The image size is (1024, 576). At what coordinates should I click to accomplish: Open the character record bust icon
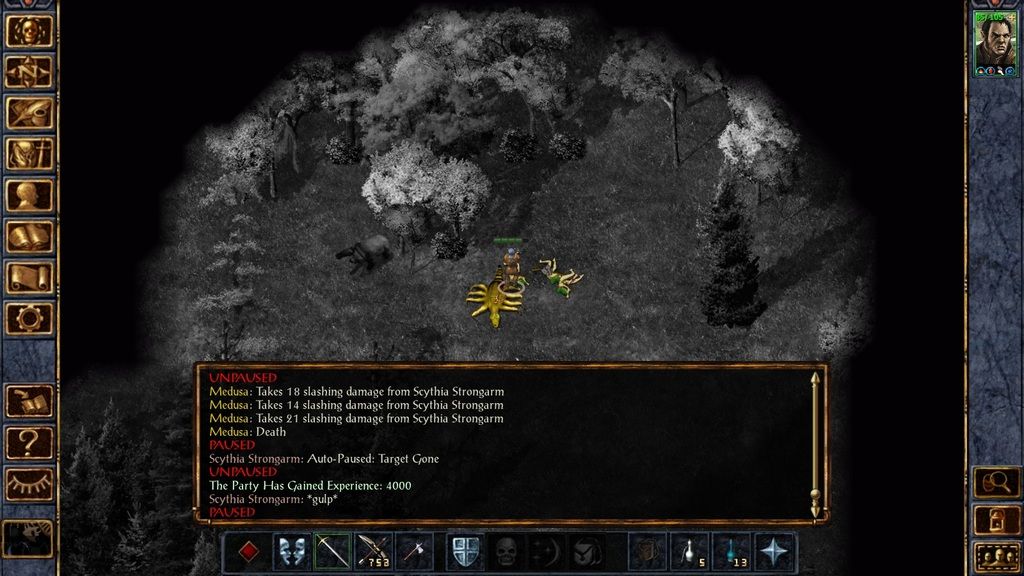pyautogui.click(x=30, y=195)
